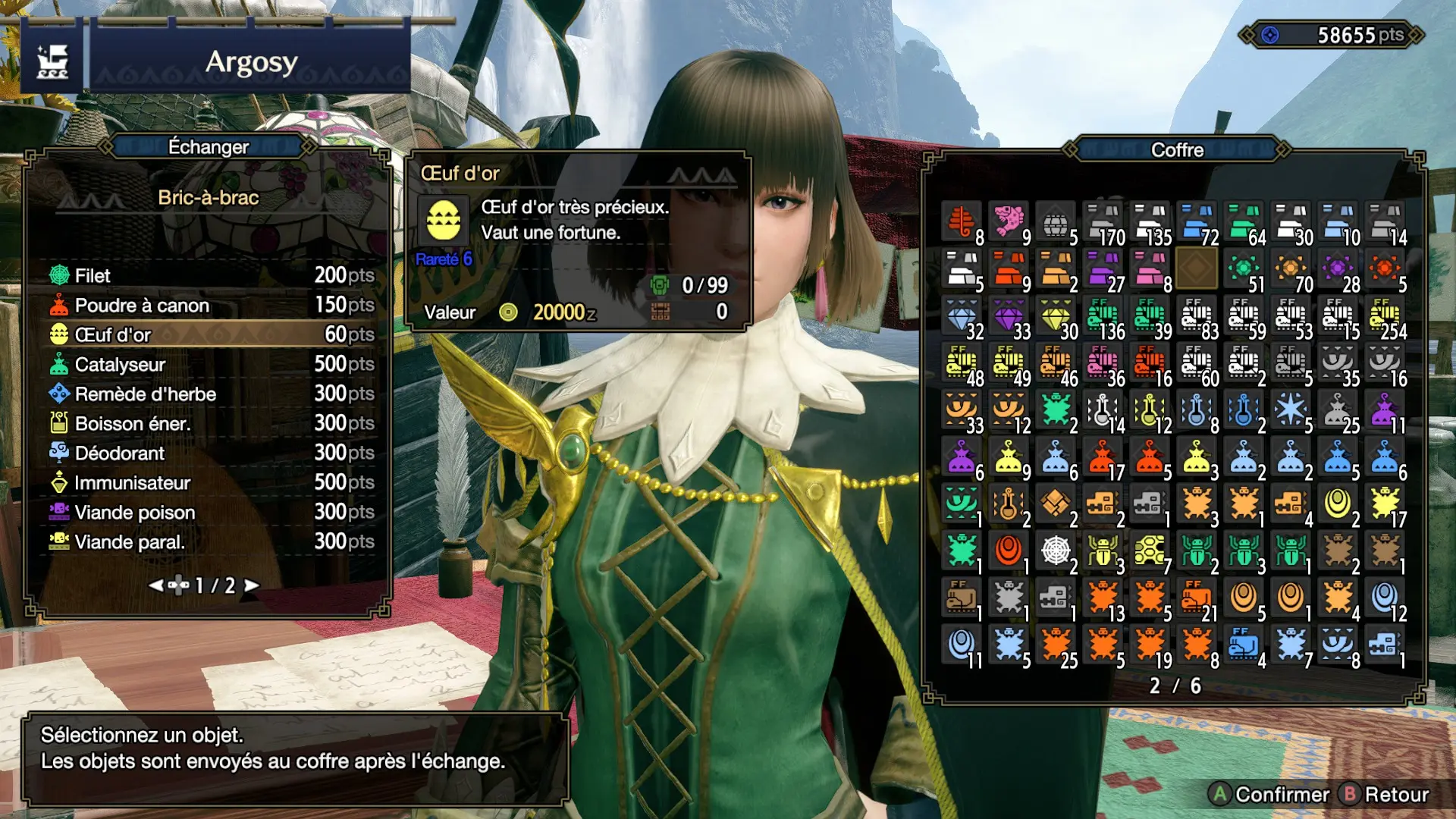Viewport: 1456px width, 819px height.
Task: Choose the purple gem slot with 33
Action: coord(1009,317)
